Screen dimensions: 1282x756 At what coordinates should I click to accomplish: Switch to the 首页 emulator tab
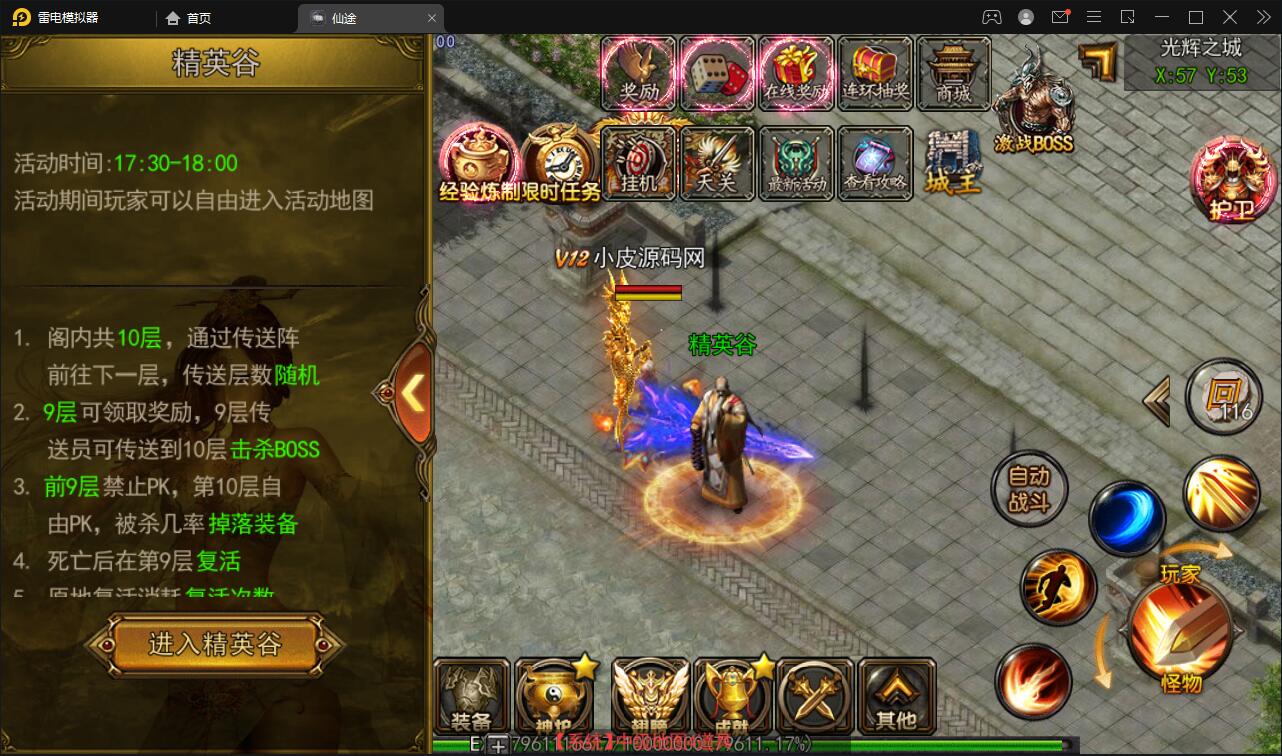point(189,17)
